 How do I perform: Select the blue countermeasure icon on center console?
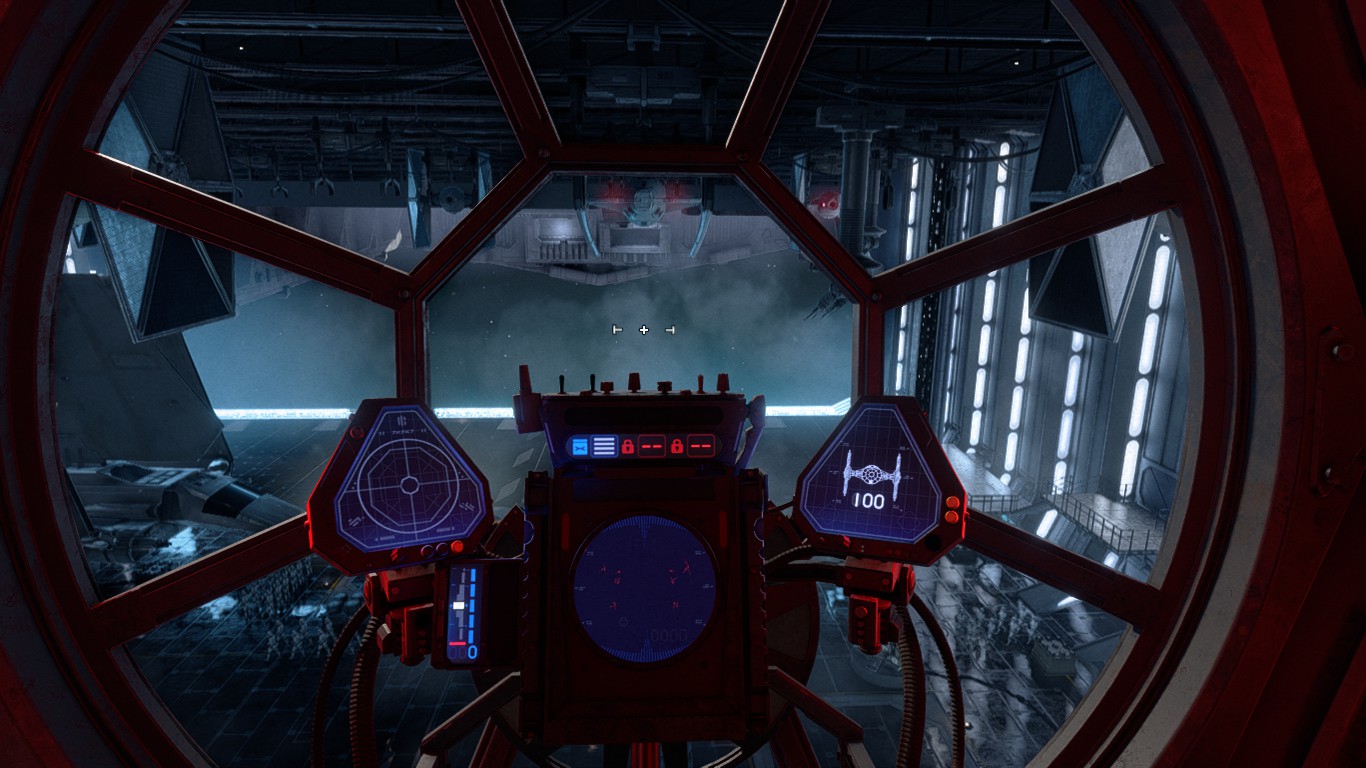pos(579,444)
